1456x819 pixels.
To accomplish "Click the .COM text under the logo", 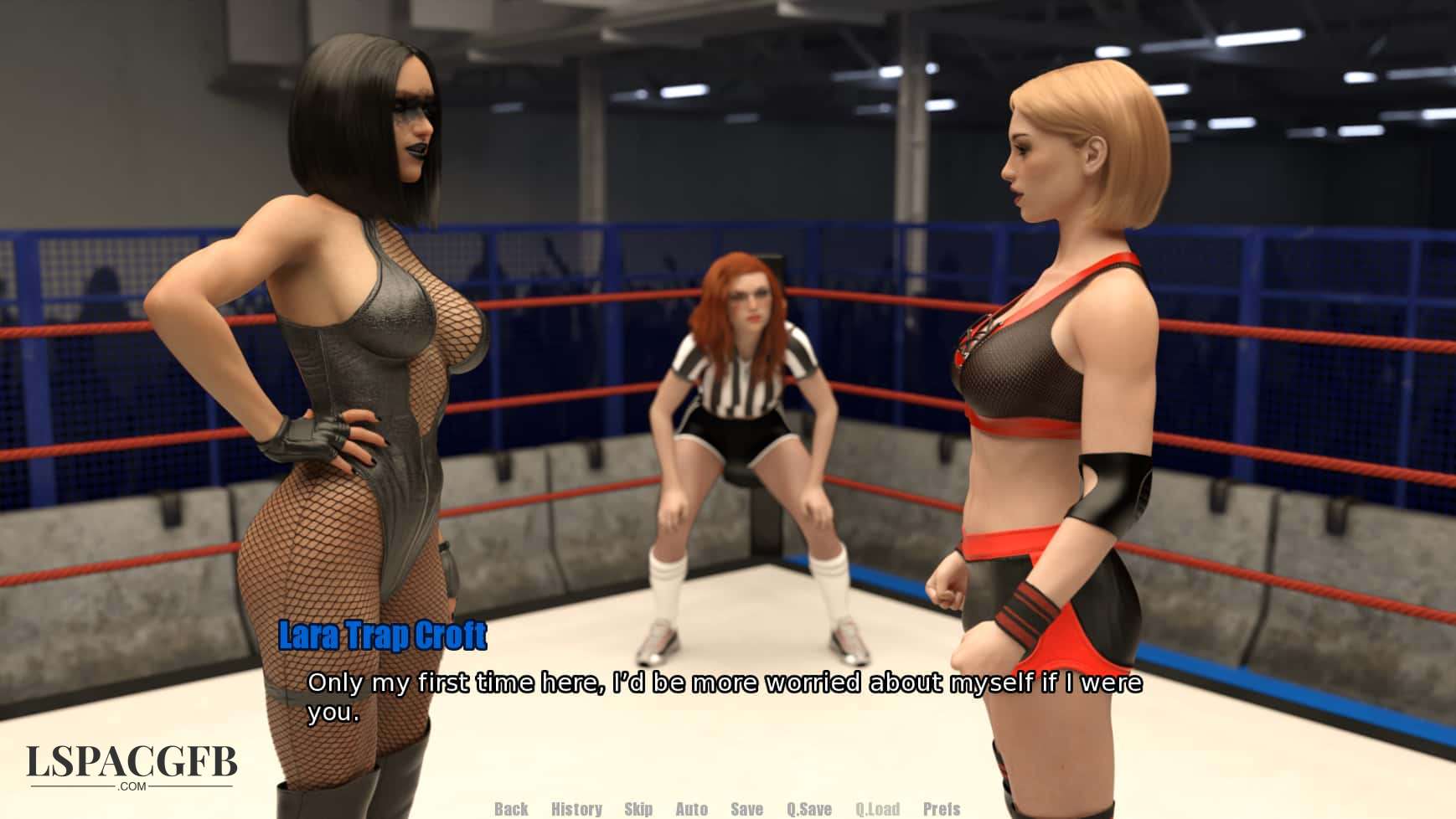I will [134, 787].
